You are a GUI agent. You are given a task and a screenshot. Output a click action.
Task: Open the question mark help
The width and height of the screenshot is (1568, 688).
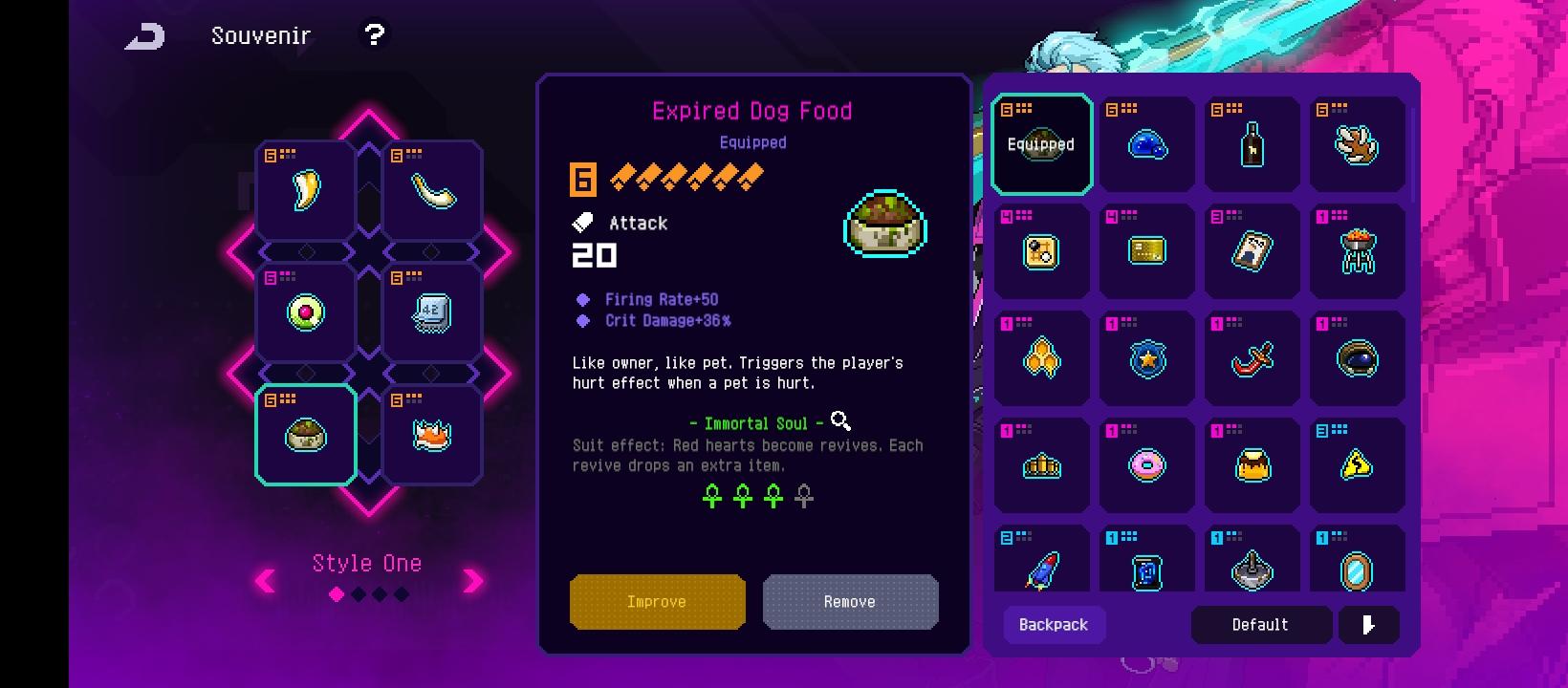(374, 35)
